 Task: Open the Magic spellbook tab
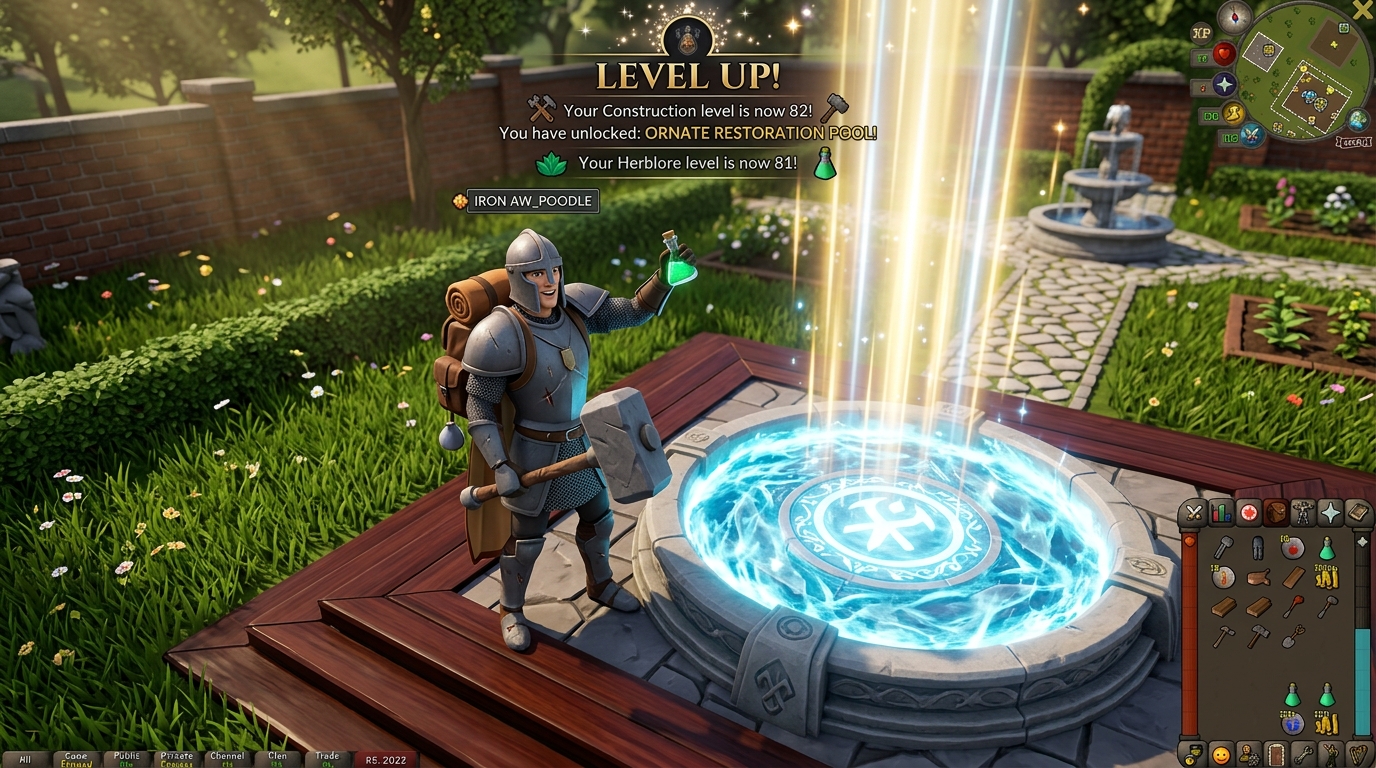(x=1358, y=515)
